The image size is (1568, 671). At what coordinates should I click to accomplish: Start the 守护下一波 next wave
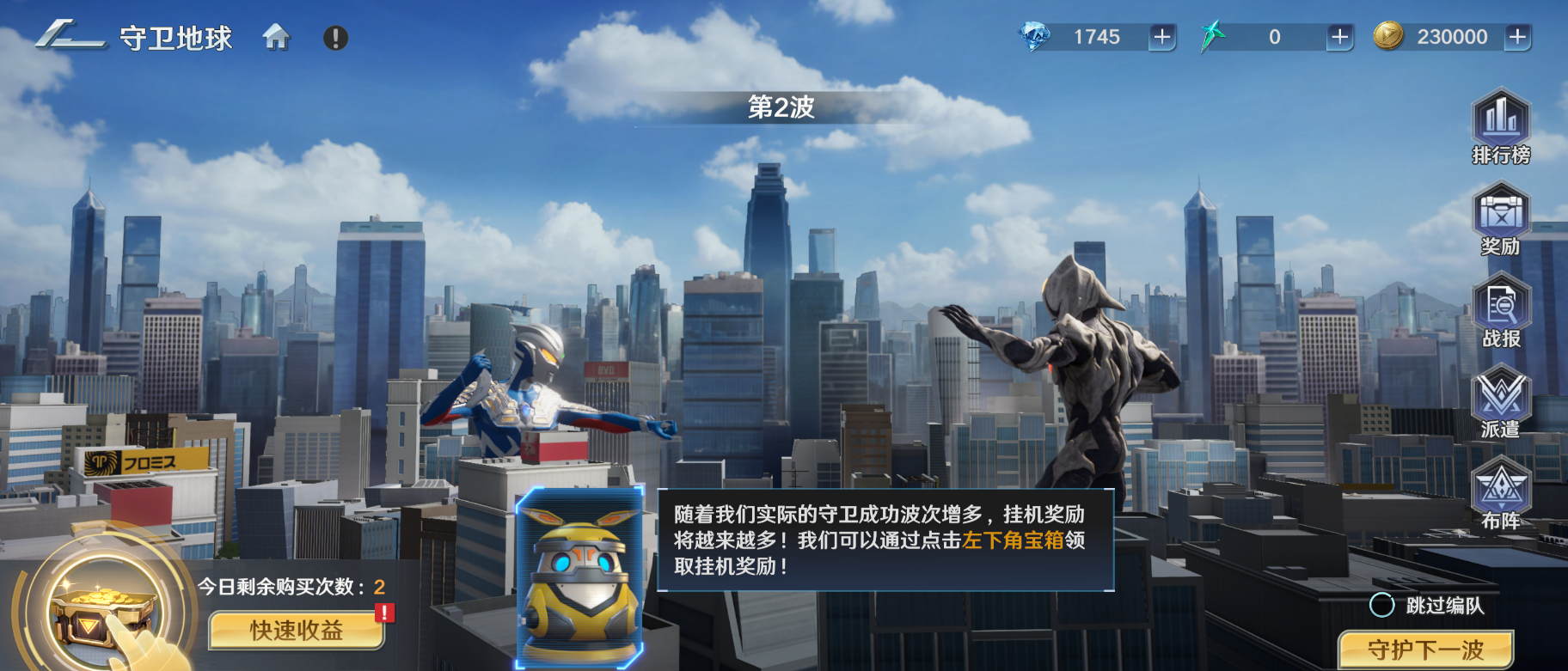click(x=1425, y=650)
